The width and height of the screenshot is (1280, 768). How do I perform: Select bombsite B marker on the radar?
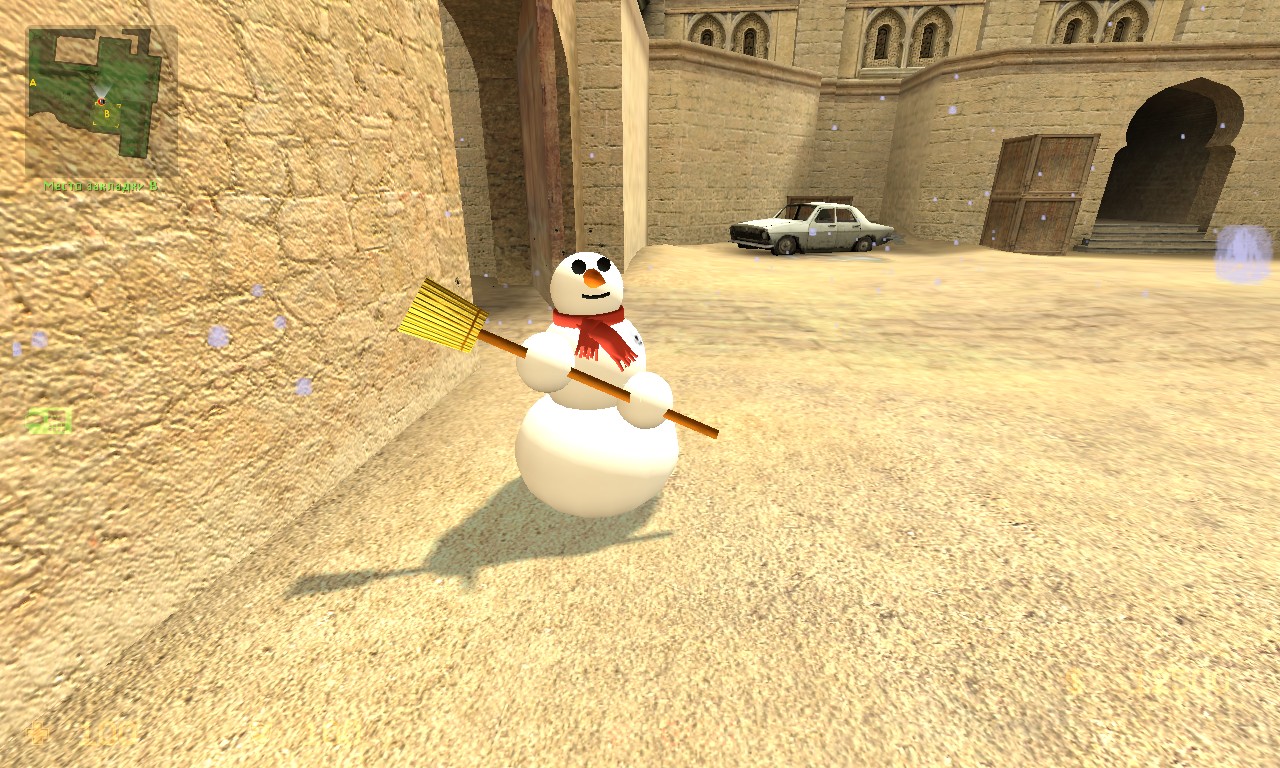[x=107, y=114]
